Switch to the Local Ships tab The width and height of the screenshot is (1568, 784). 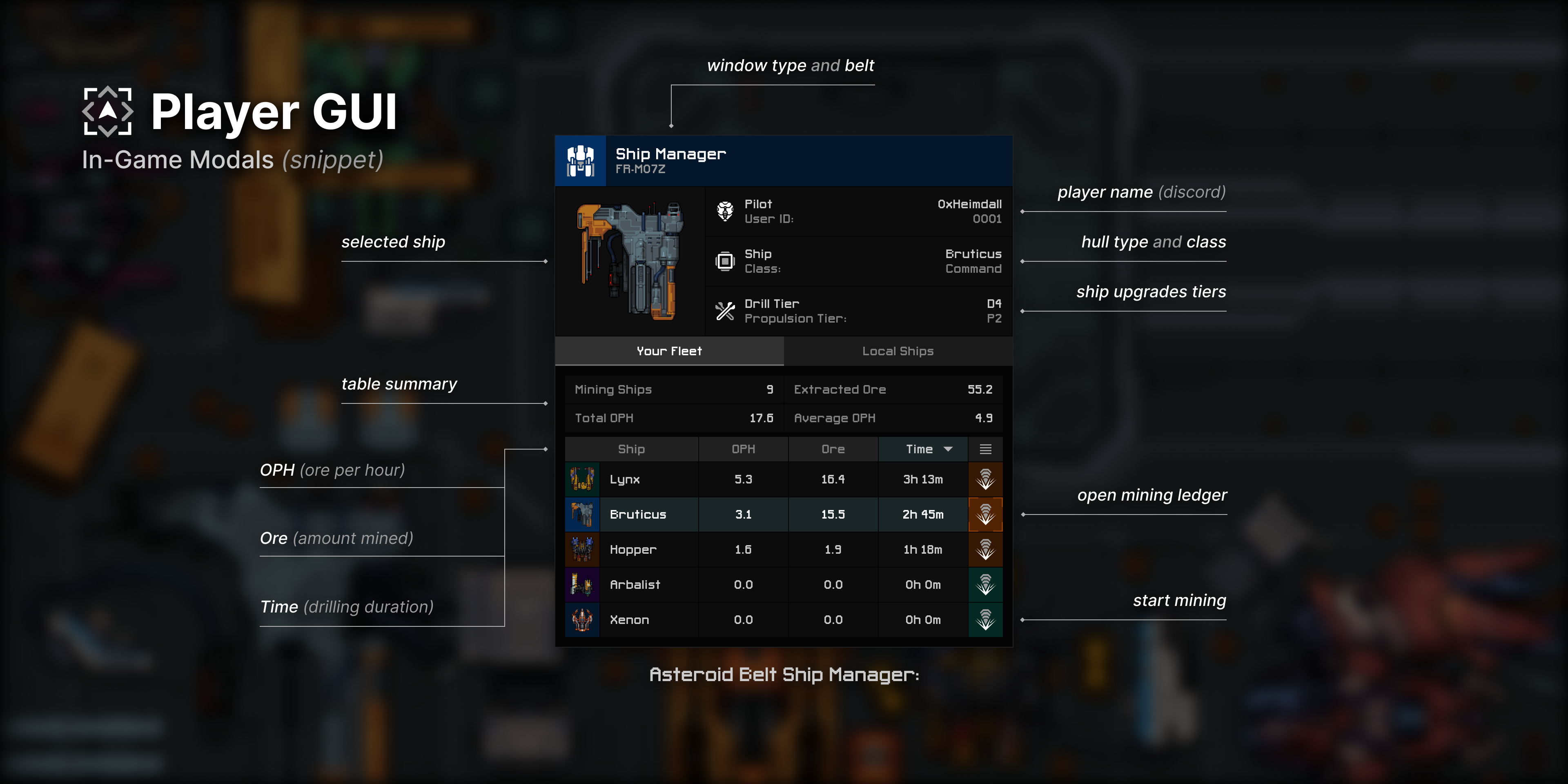click(898, 351)
